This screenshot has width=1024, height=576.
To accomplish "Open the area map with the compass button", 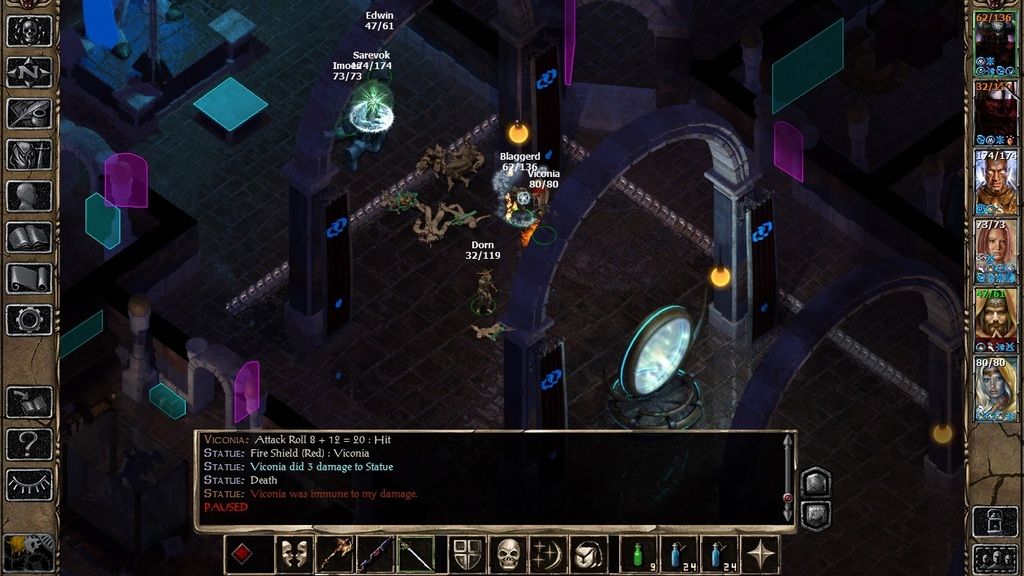I will [x=29, y=72].
